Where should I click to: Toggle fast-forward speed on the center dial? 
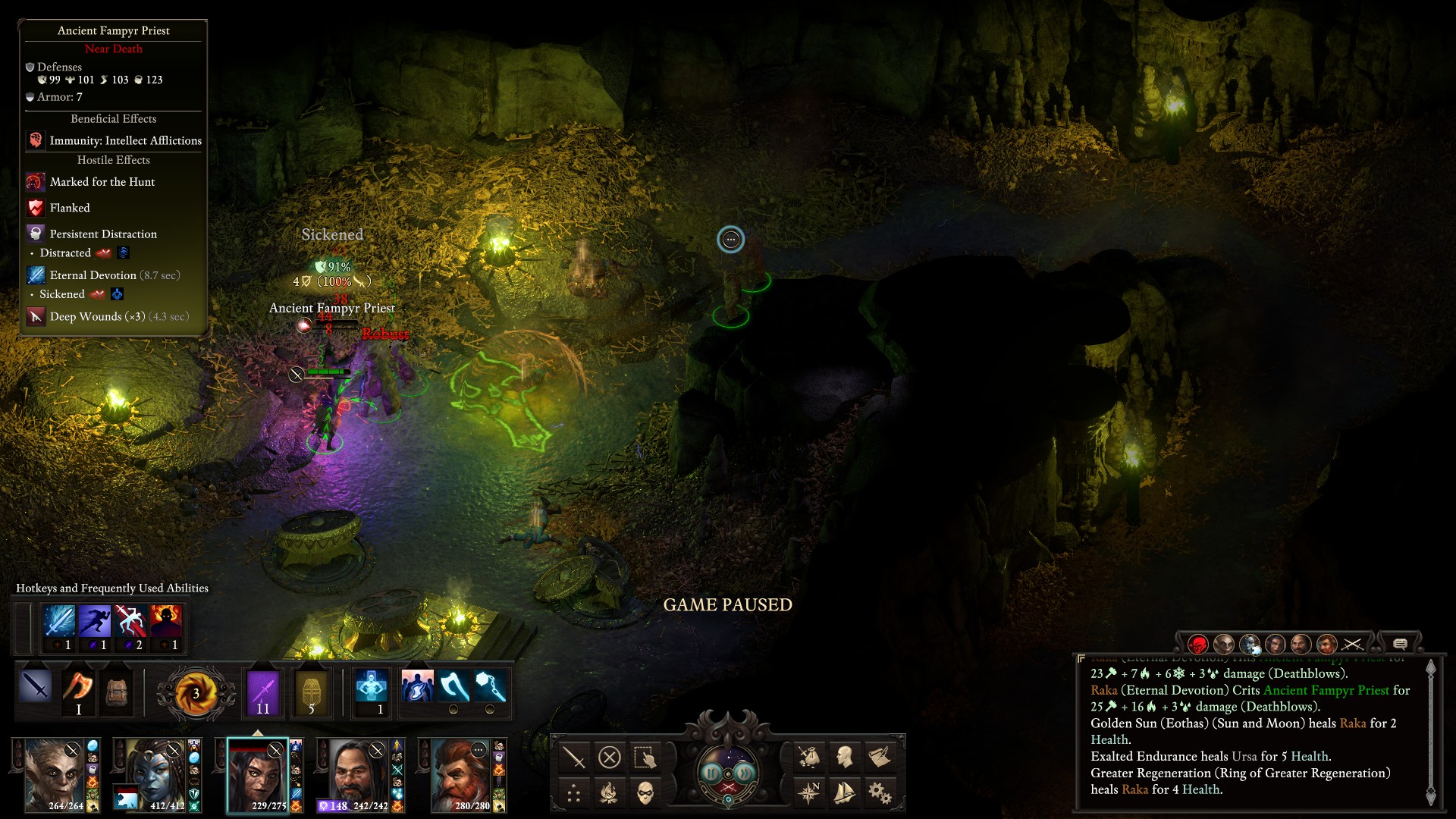(745, 773)
